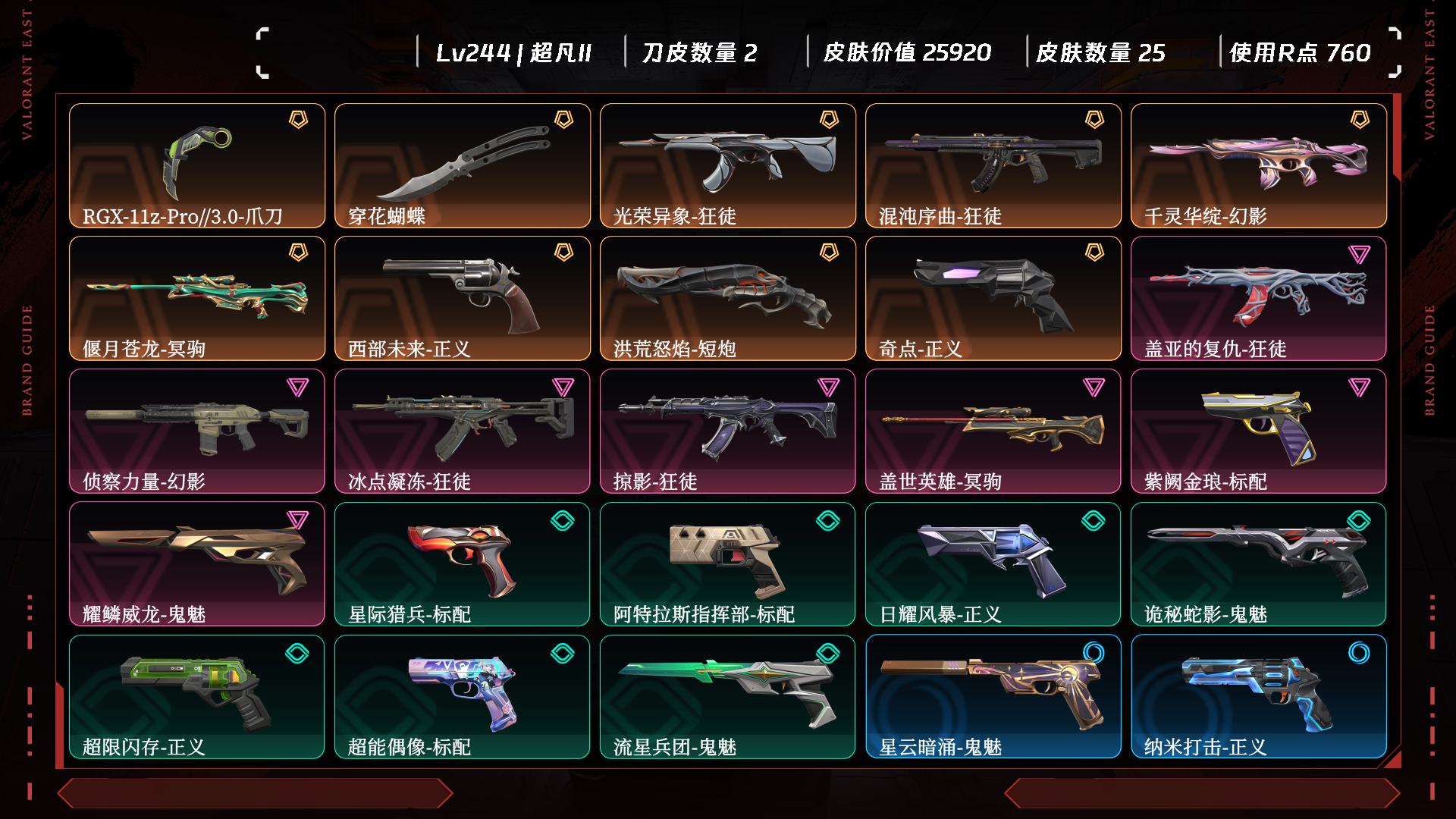Pick the 千灵华绽-幻影 skin card
The image size is (1456, 819).
pos(1259,165)
